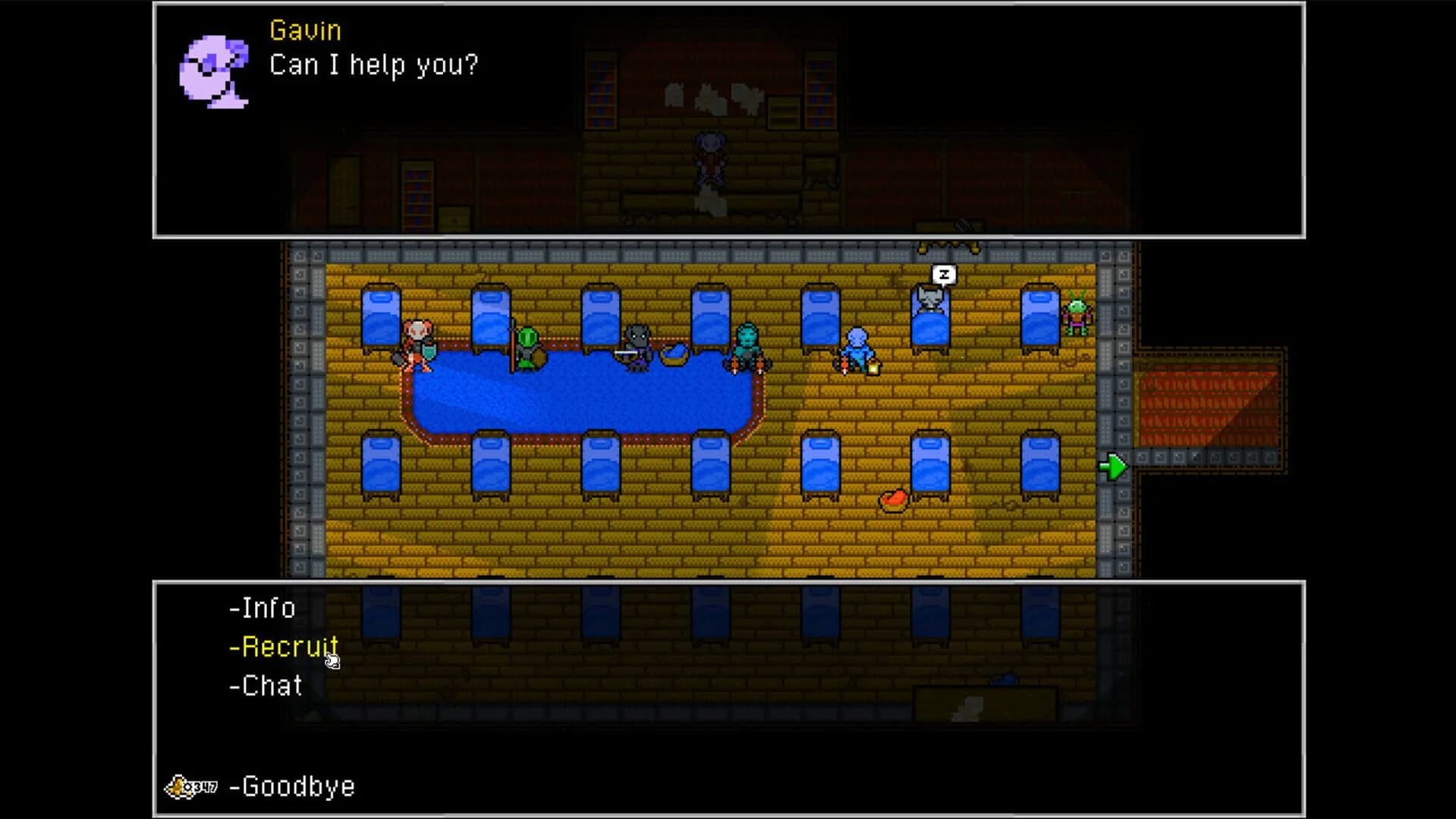Choose Goodbye to end the conversation
The height and width of the screenshot is (819, 1456).
[x=294, y=786]
